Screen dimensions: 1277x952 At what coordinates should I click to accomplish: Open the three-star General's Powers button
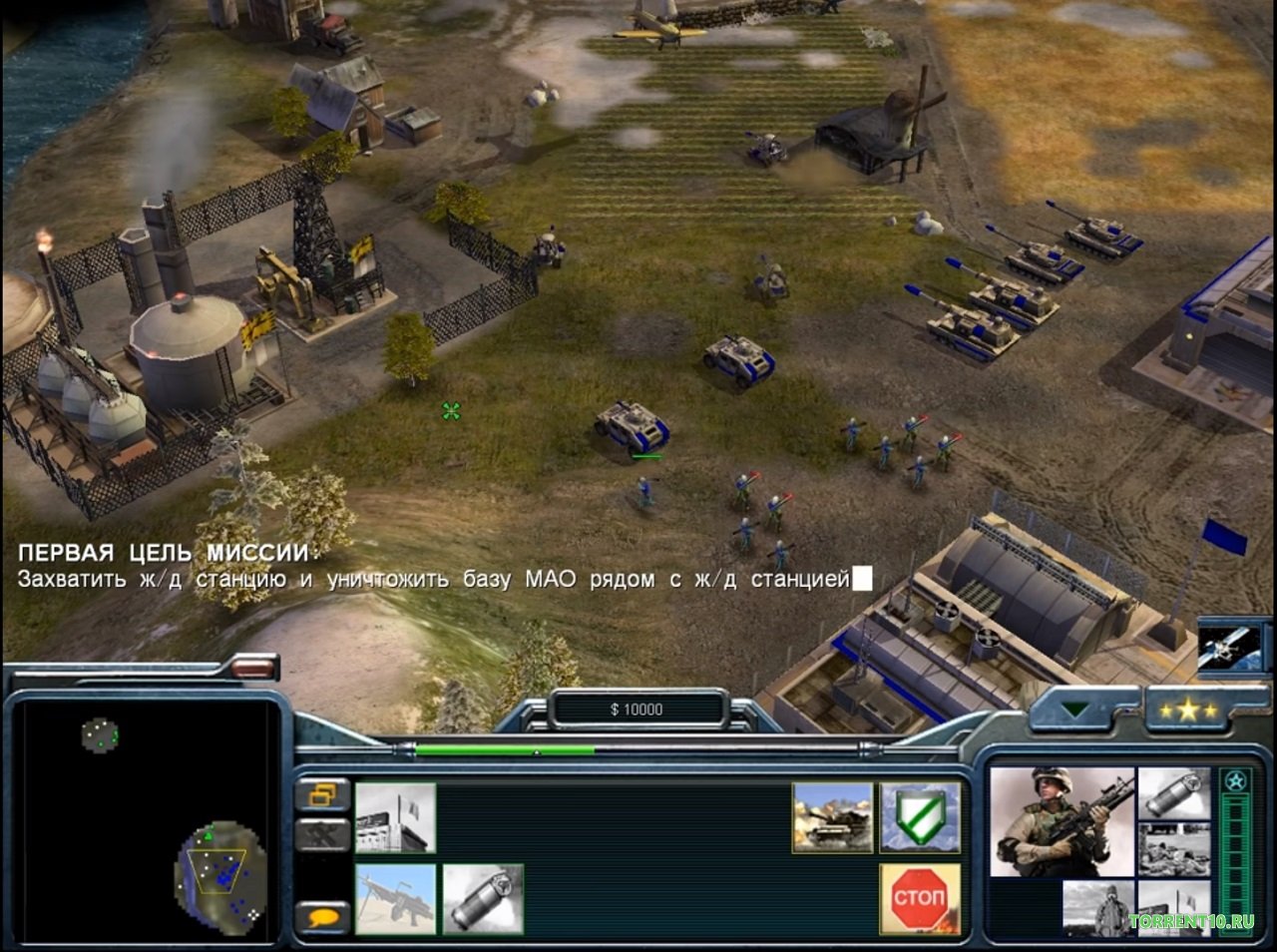pyautogui.click(x=1184, y=711)
